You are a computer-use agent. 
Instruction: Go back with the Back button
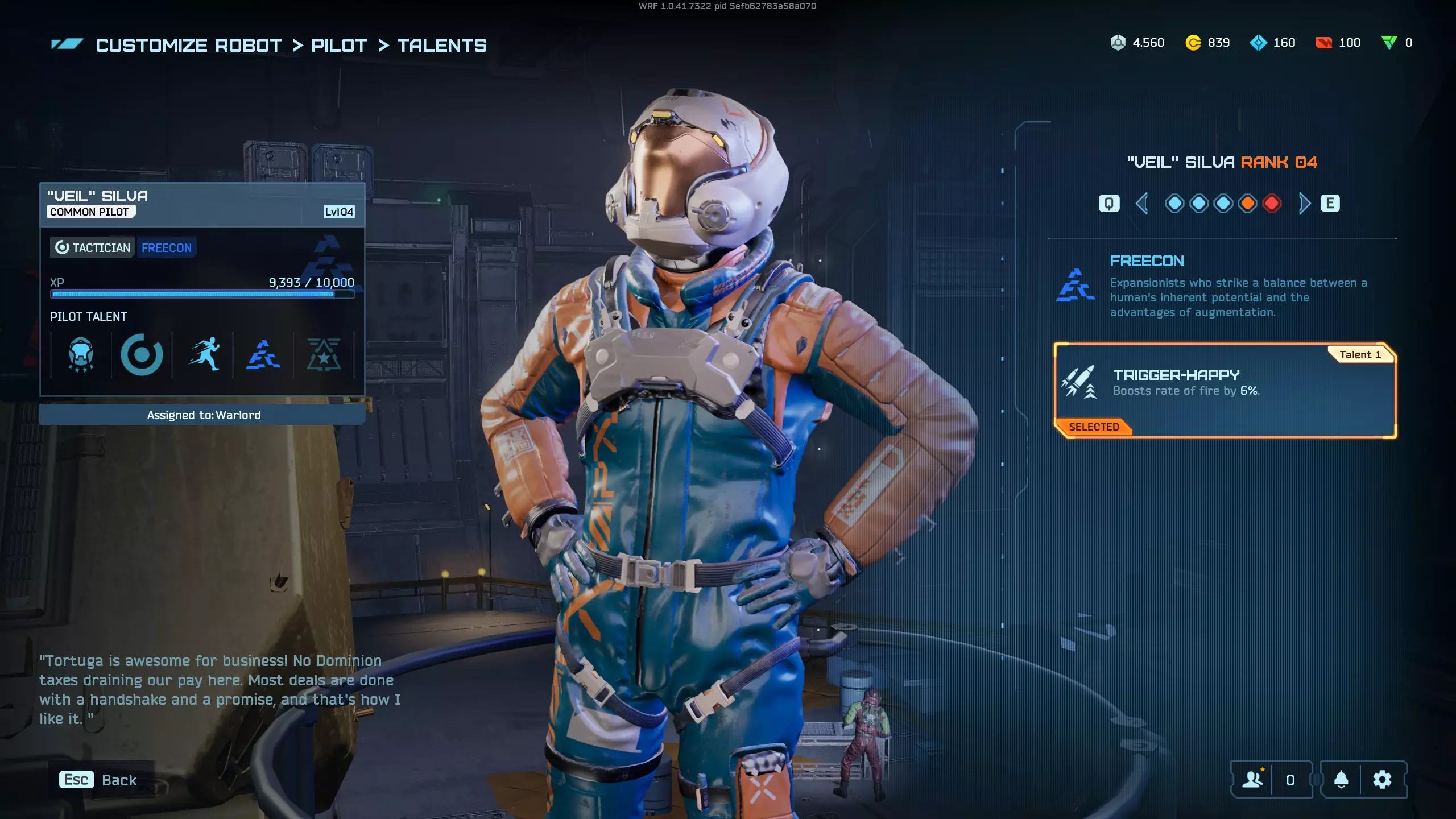(99, 780)
